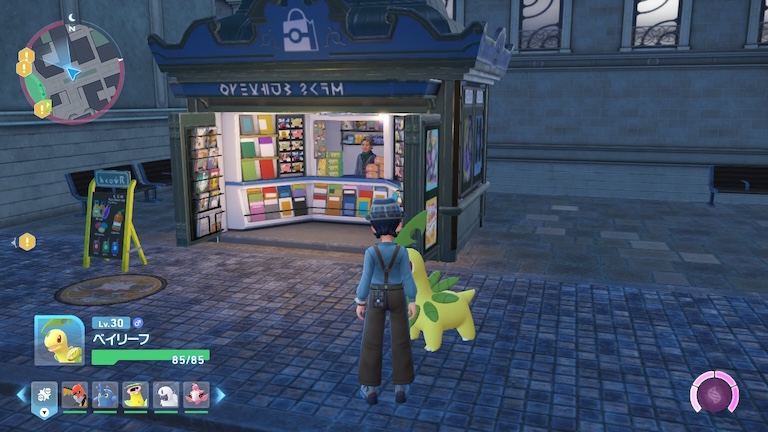Switch to the red-orange bird party member
Screen dimensions: 768x432
point(75,395)
